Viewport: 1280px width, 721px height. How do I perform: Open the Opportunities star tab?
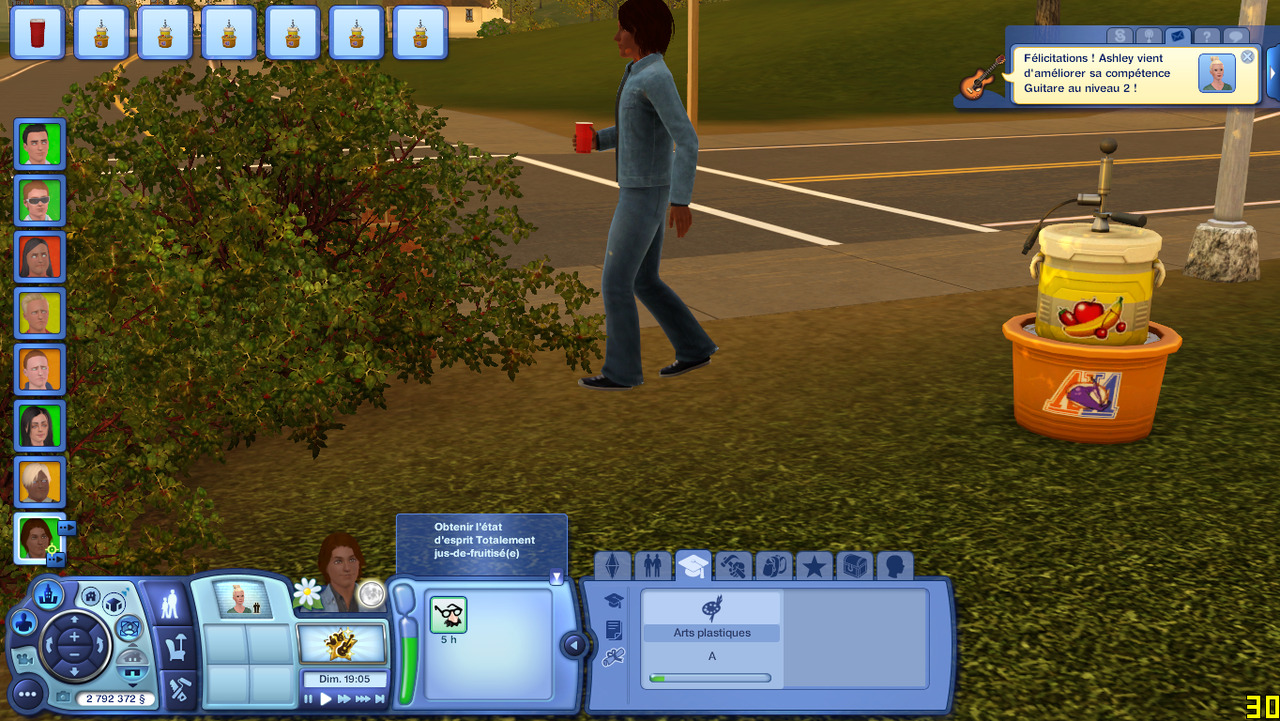tap(814, 567)
